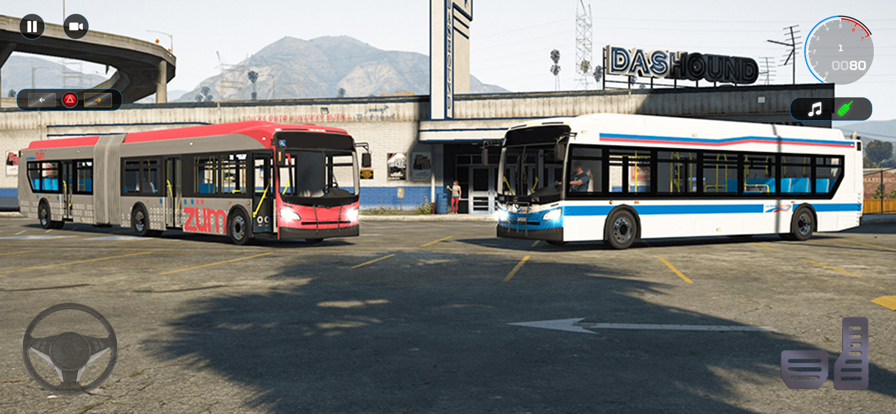Screen dimensions: 896x414
Task: Toggle the red hazard warning lights
Action: point(70,100)
